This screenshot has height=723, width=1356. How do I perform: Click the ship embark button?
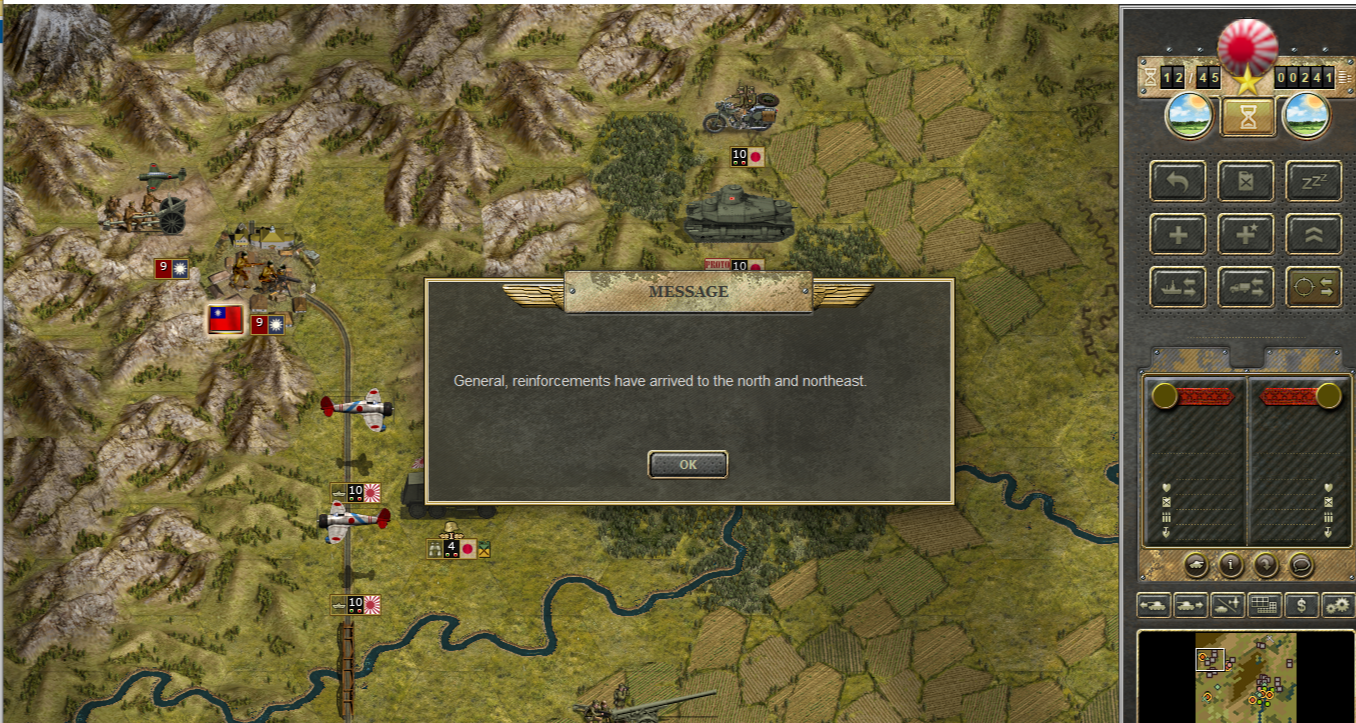[1178, 287]
